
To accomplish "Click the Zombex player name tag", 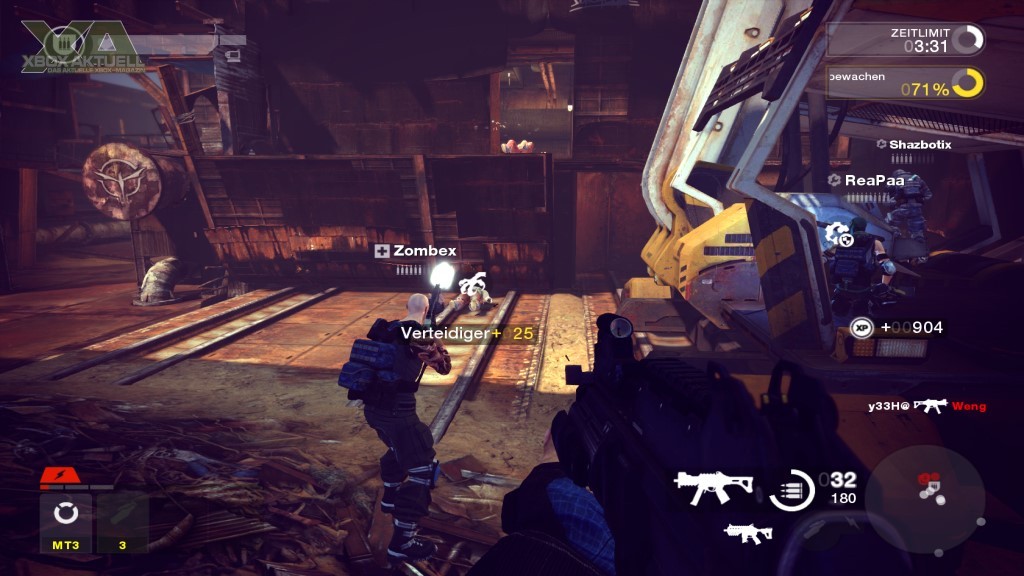I will coord(415,251).
